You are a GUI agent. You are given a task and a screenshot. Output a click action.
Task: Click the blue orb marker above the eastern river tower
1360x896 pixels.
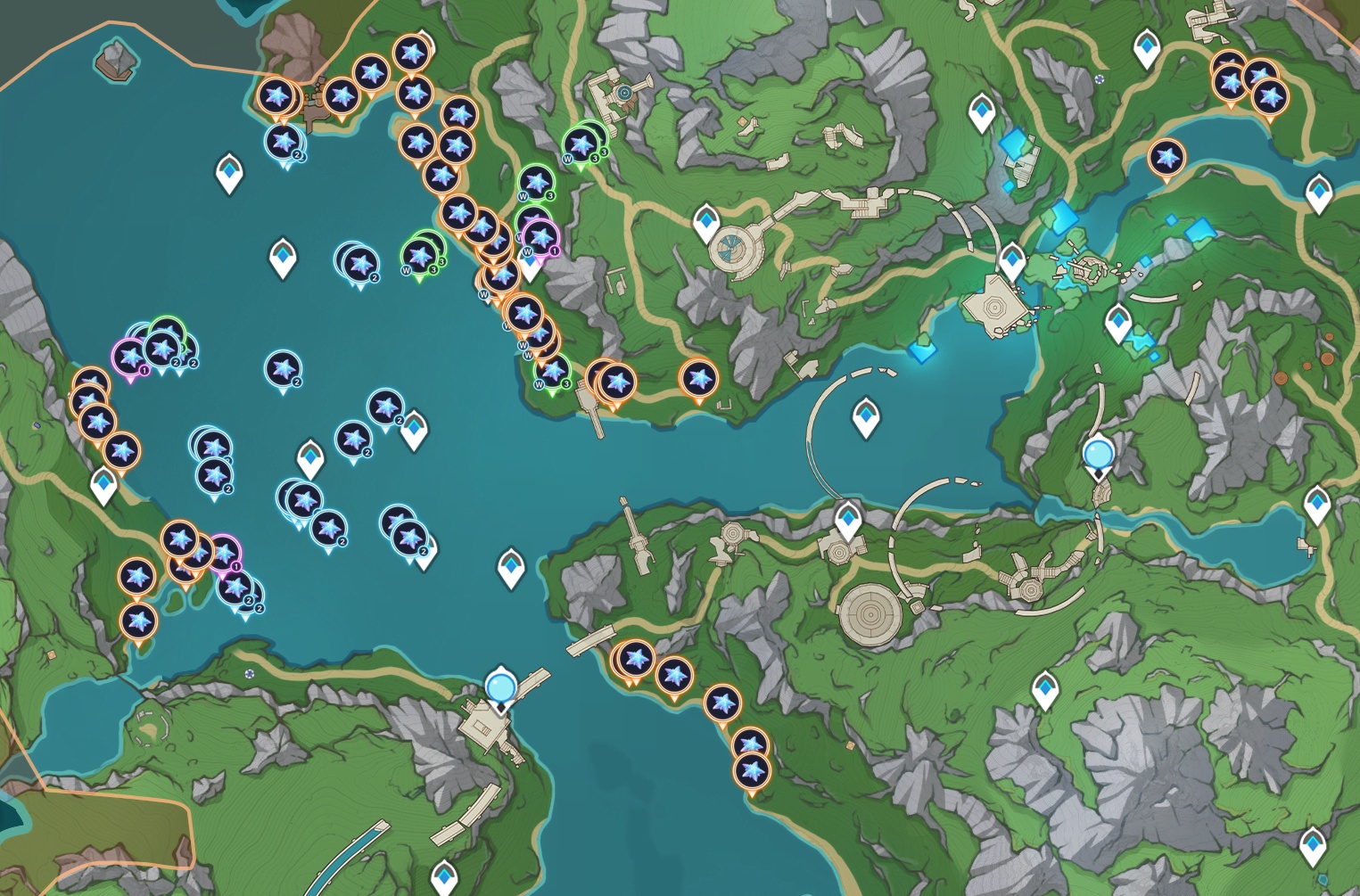pos(1098,454)
